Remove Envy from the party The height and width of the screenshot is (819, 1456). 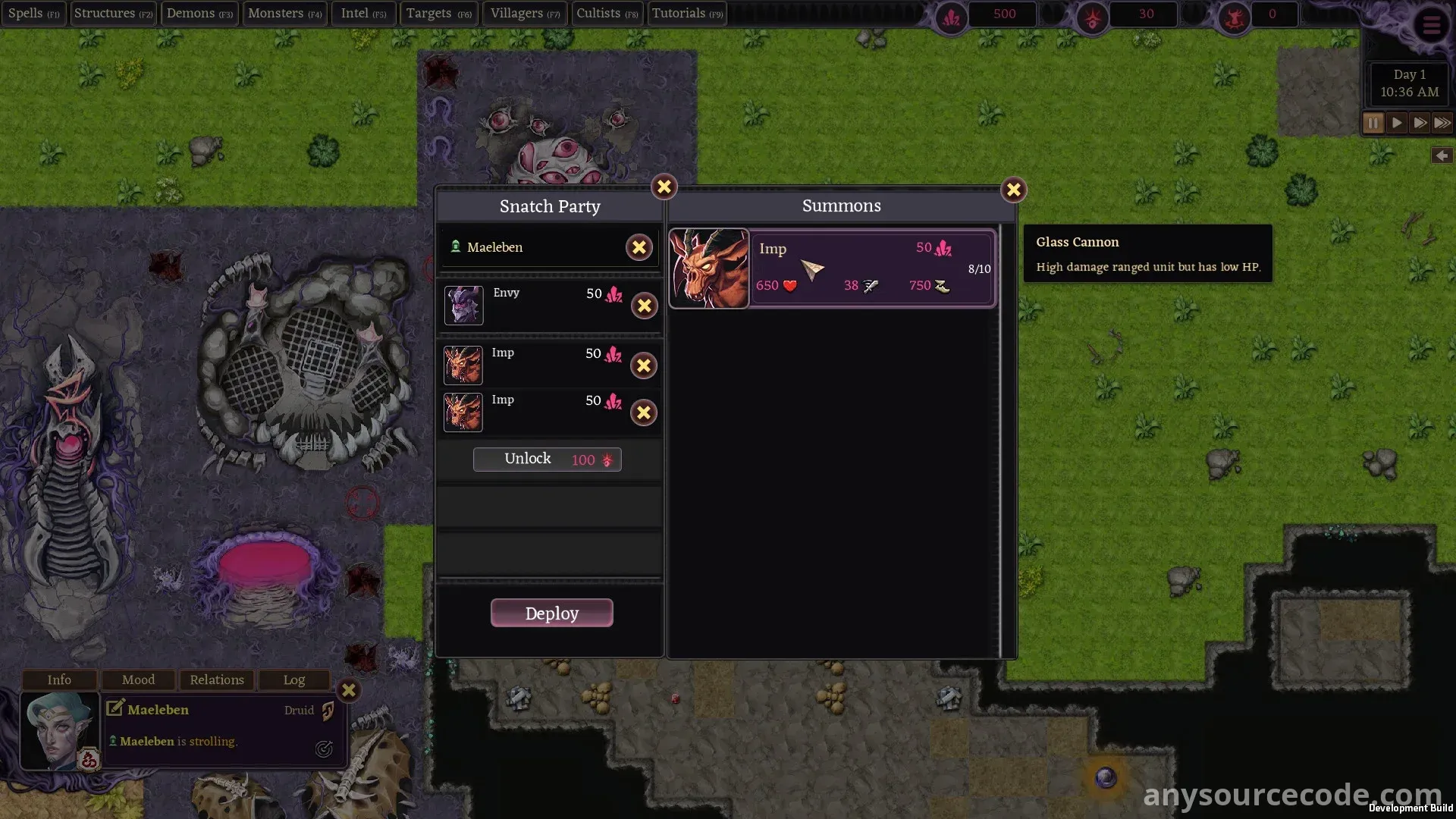click(x=644, y=306)
